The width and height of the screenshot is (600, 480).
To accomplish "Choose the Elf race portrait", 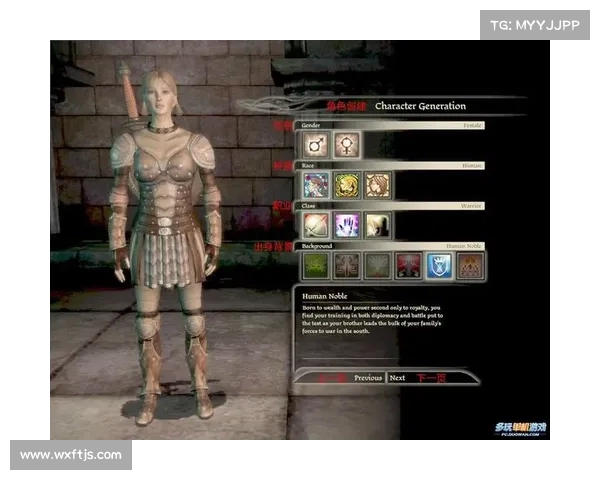I will pyautogui.click(x=347, y=185).
